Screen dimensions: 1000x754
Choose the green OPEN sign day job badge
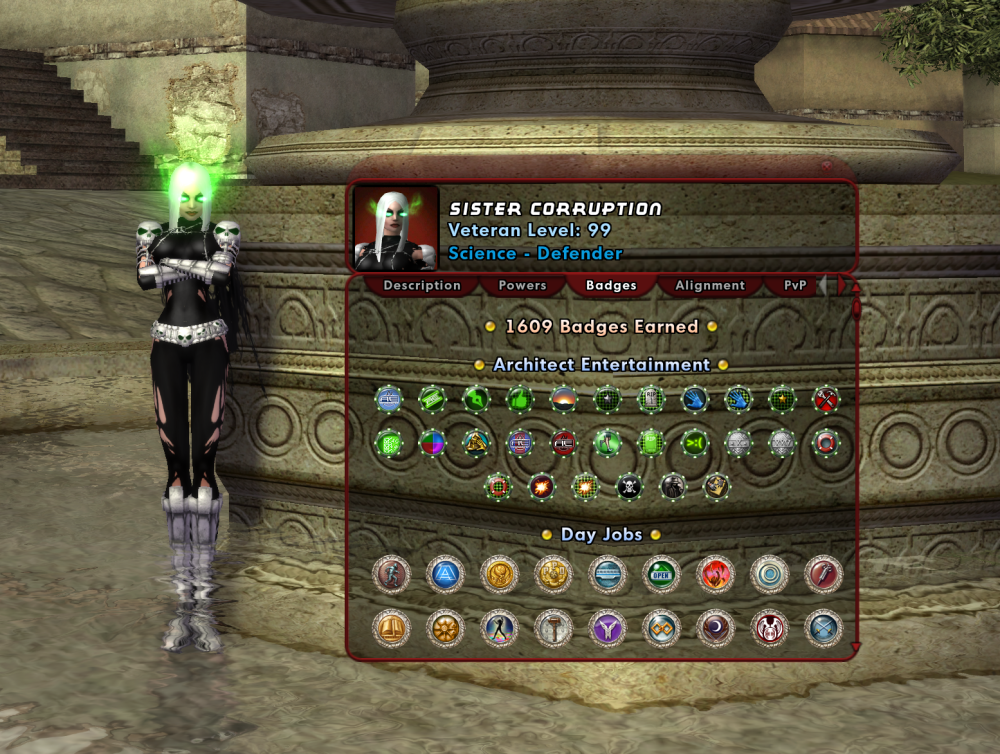coord(661,575)
